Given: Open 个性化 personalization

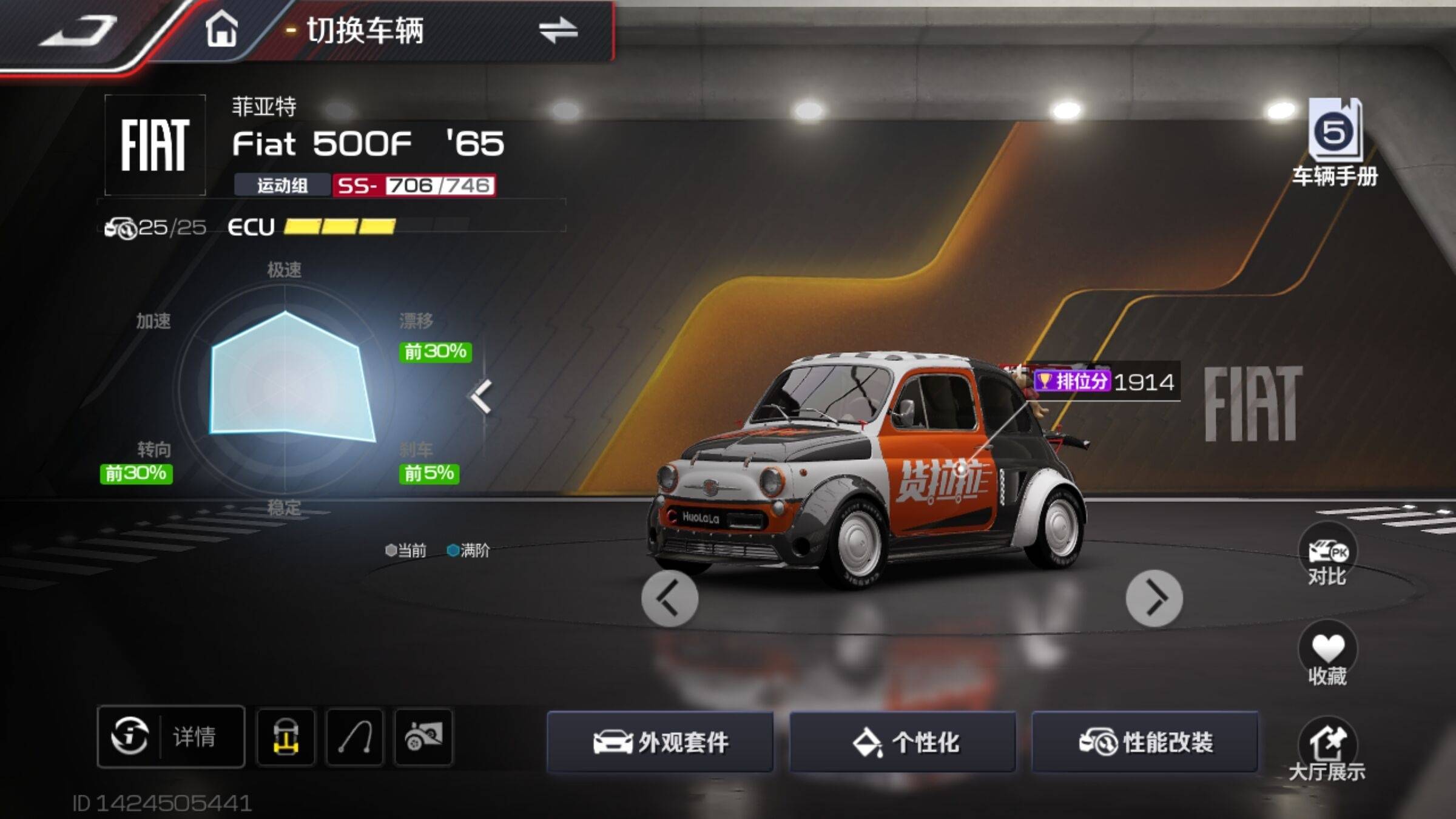Looking at the screenshot, I should 902,741.
